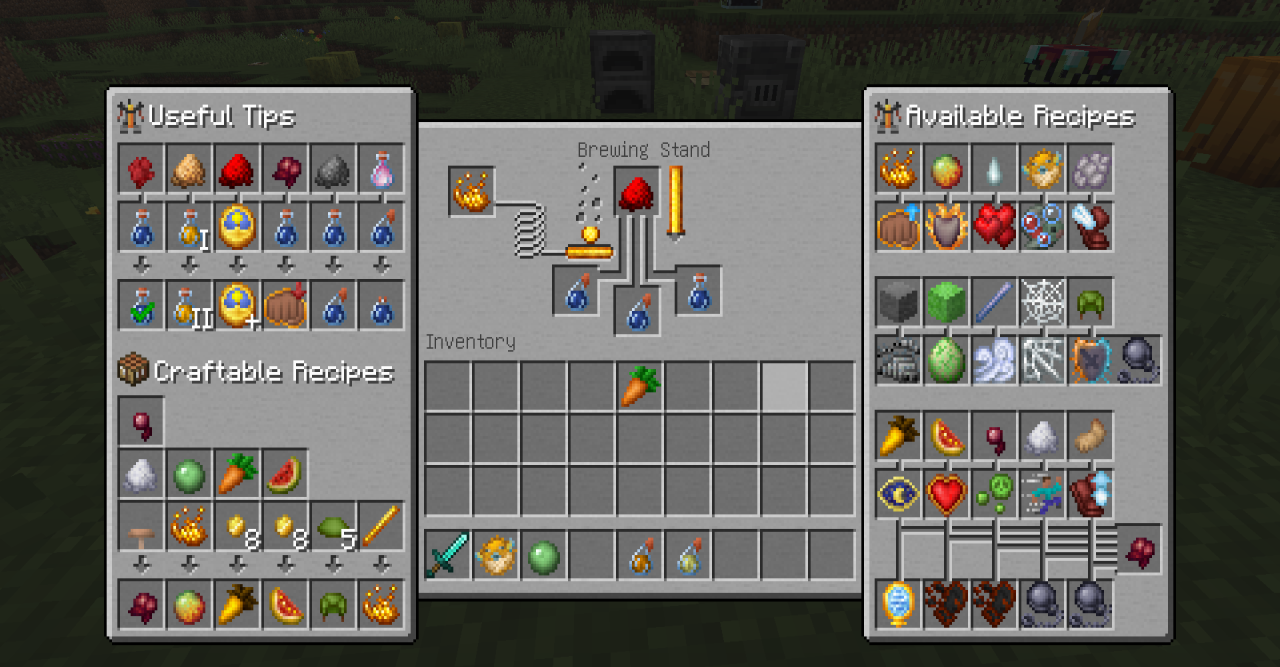Select the diamond sword in the hotbar

pos(448,555)
